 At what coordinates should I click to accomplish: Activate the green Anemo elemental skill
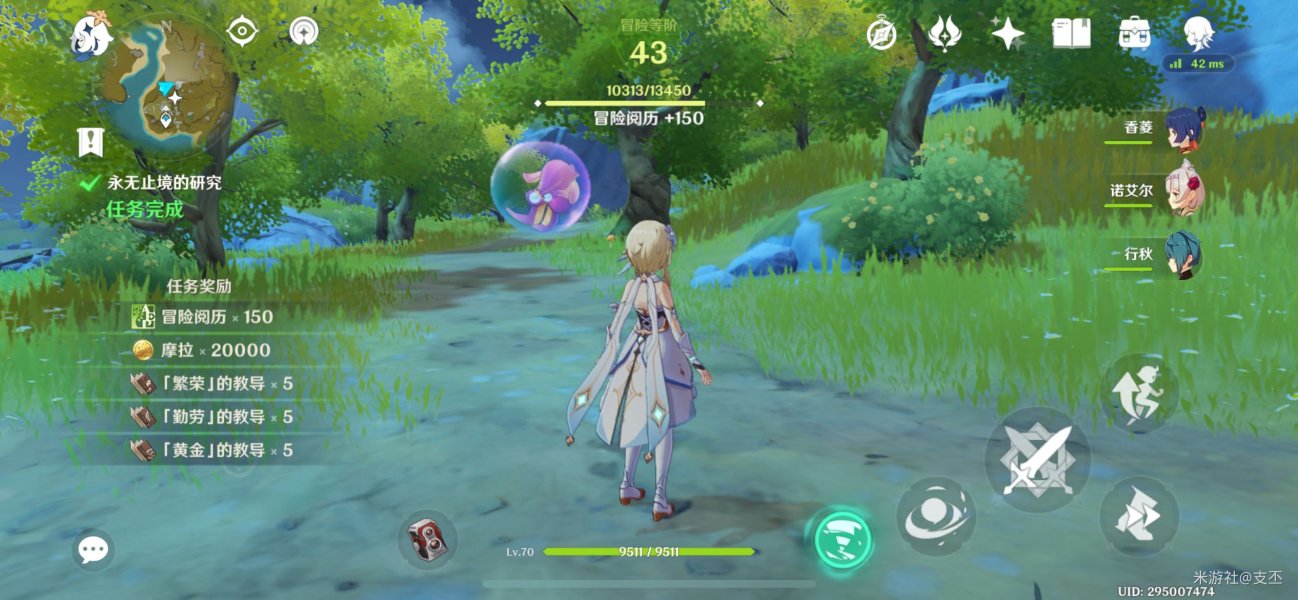click(840, 540)
